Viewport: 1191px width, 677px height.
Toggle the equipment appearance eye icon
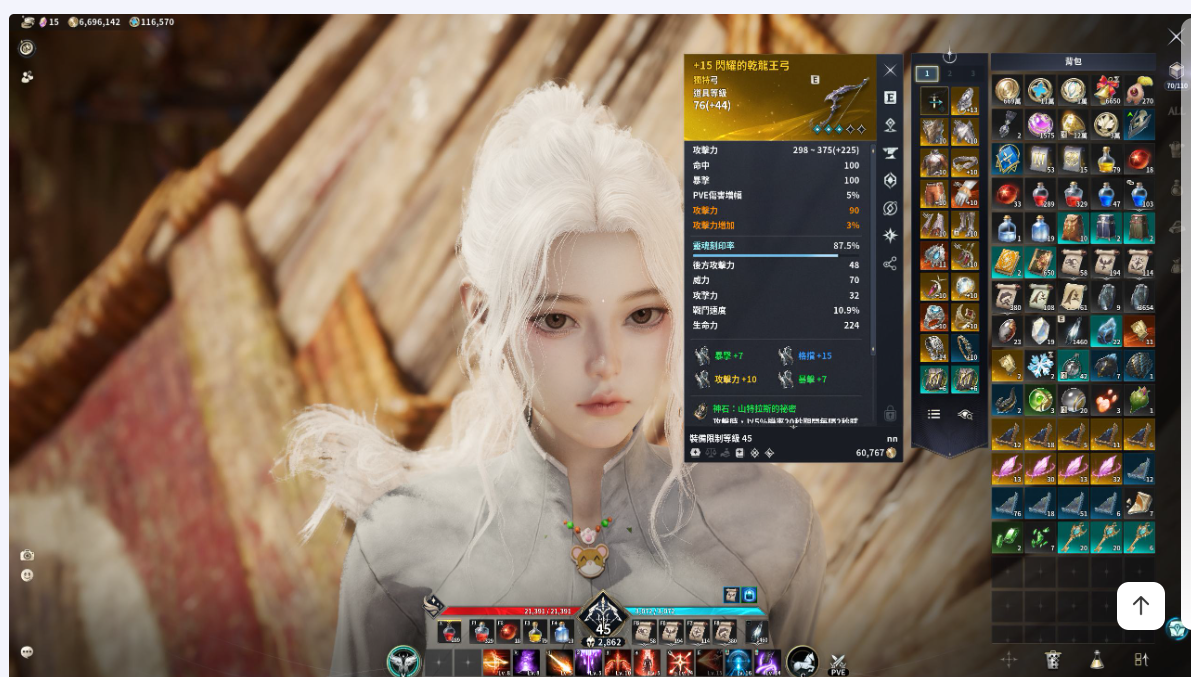[x=965, y=414]
